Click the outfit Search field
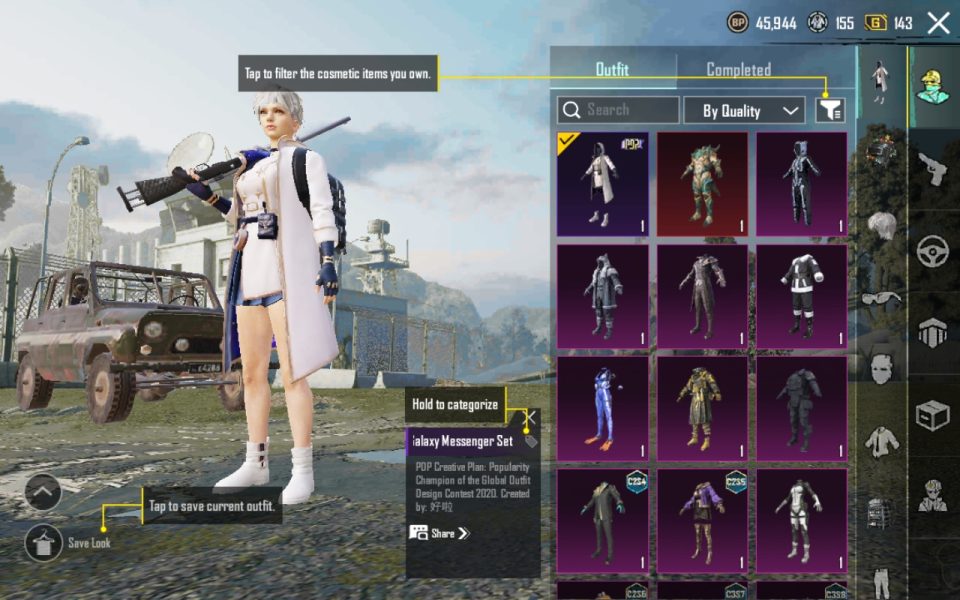960x600 pixels. [618, 110]
